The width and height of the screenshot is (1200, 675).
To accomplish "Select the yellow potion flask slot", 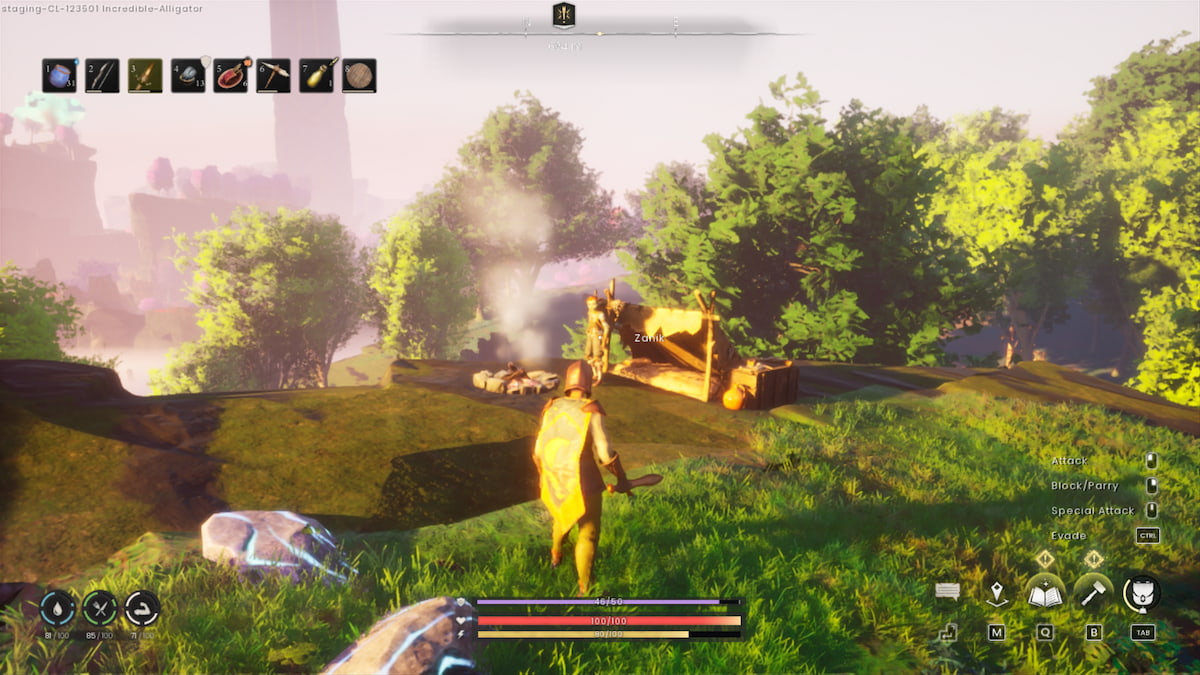I will 316,76.
